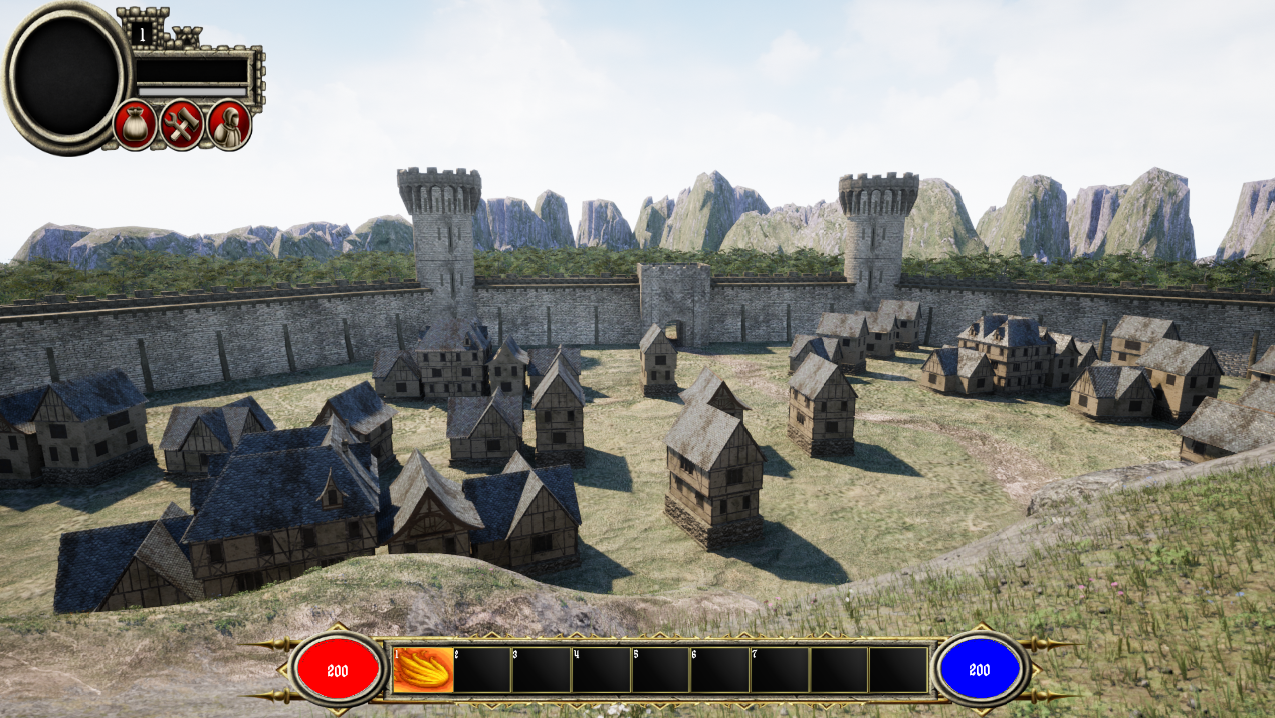Select the empty hotbar slot numbered 2
1275x718 pixels.
pos(482,669)
